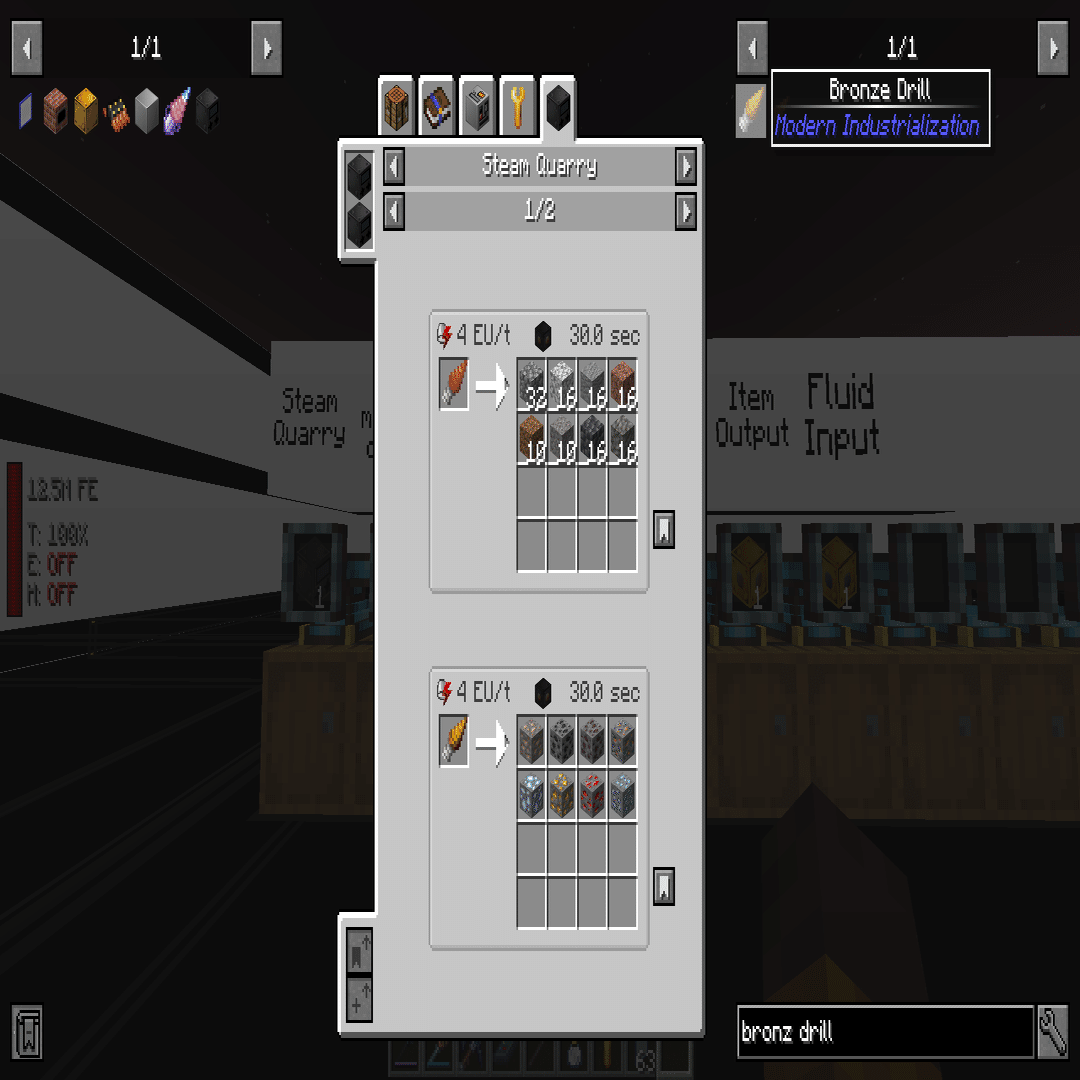Go to next recipe category after Steam Quarry
This screenshot has width=1080, height=1080.
point(685,166)
